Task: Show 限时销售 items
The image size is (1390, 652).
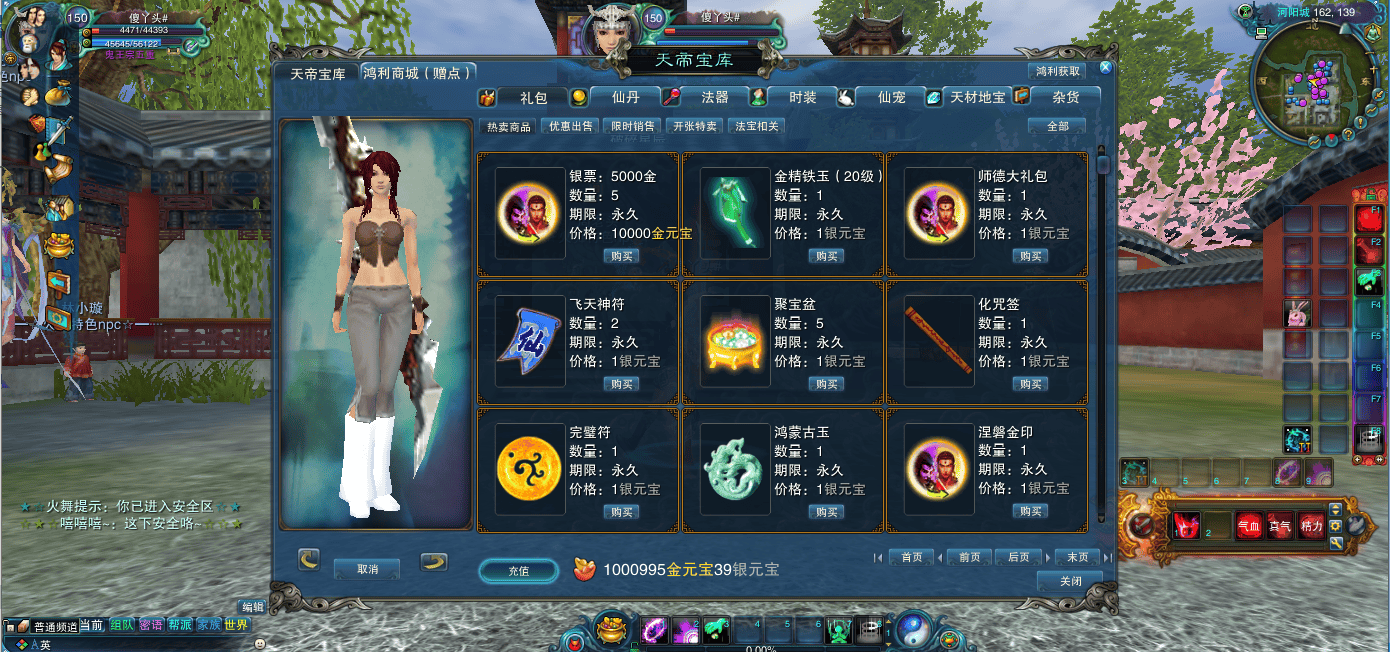Action: [x=633, y=126]
